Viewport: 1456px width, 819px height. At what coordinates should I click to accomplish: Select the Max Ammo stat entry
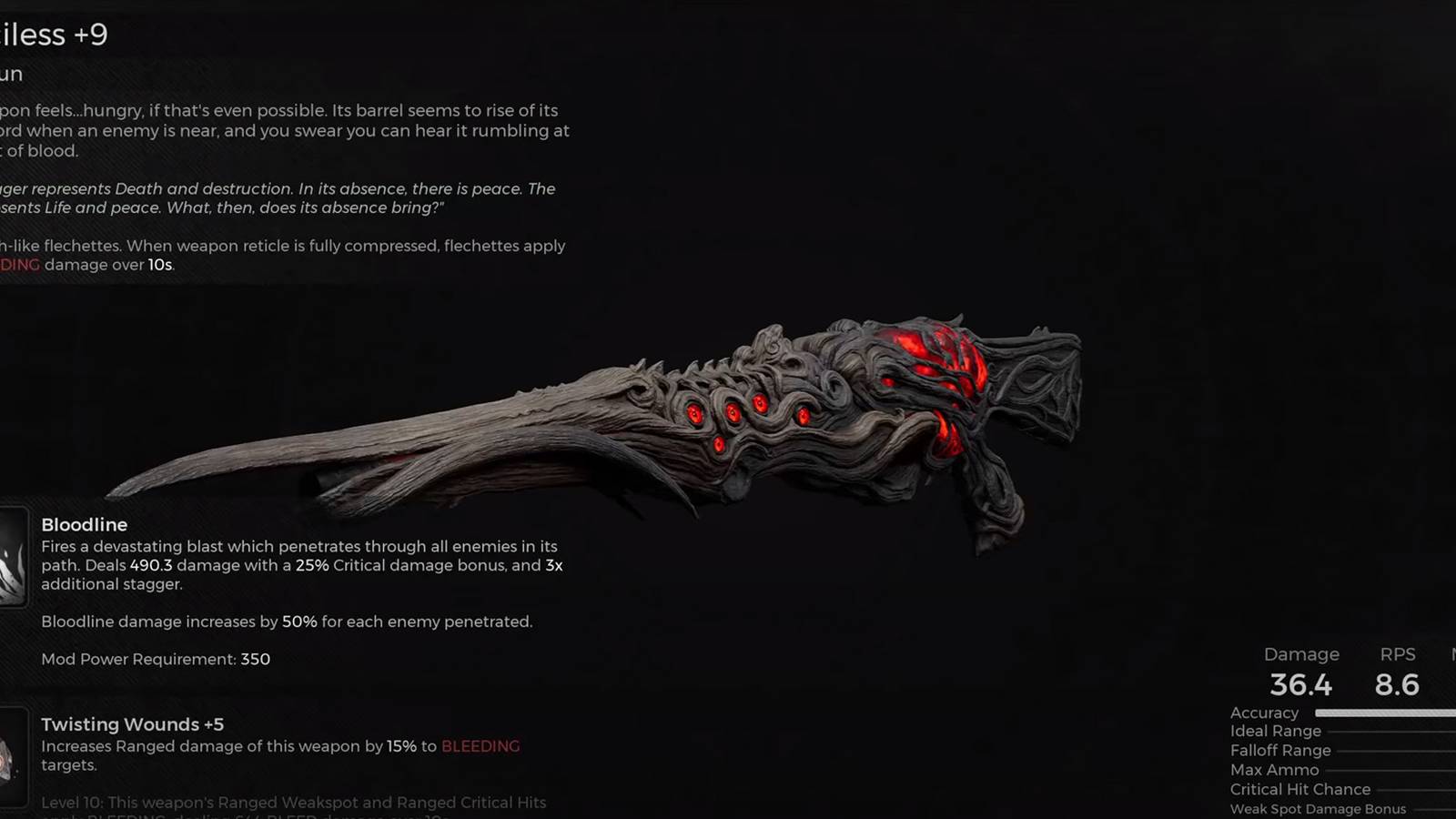tap(1273, 770)
